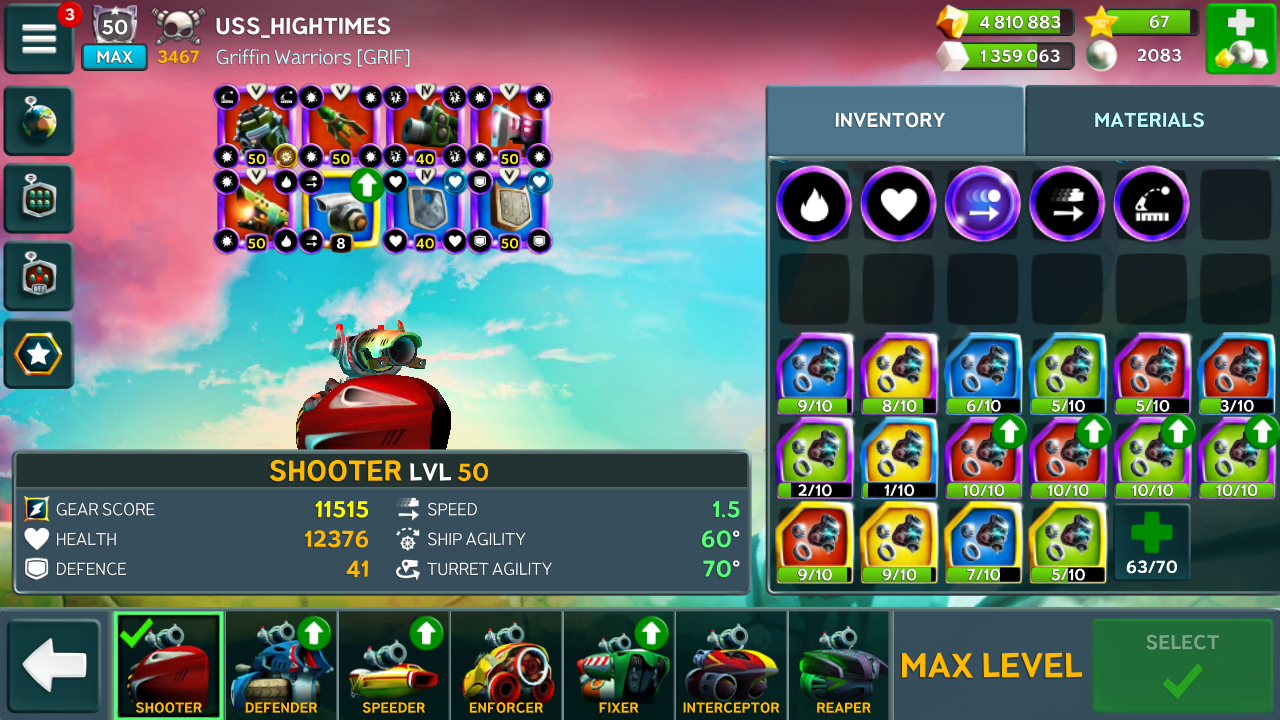Open the Inventory tab
This screenshot has width=1280, height=720.
pos(889,120)
